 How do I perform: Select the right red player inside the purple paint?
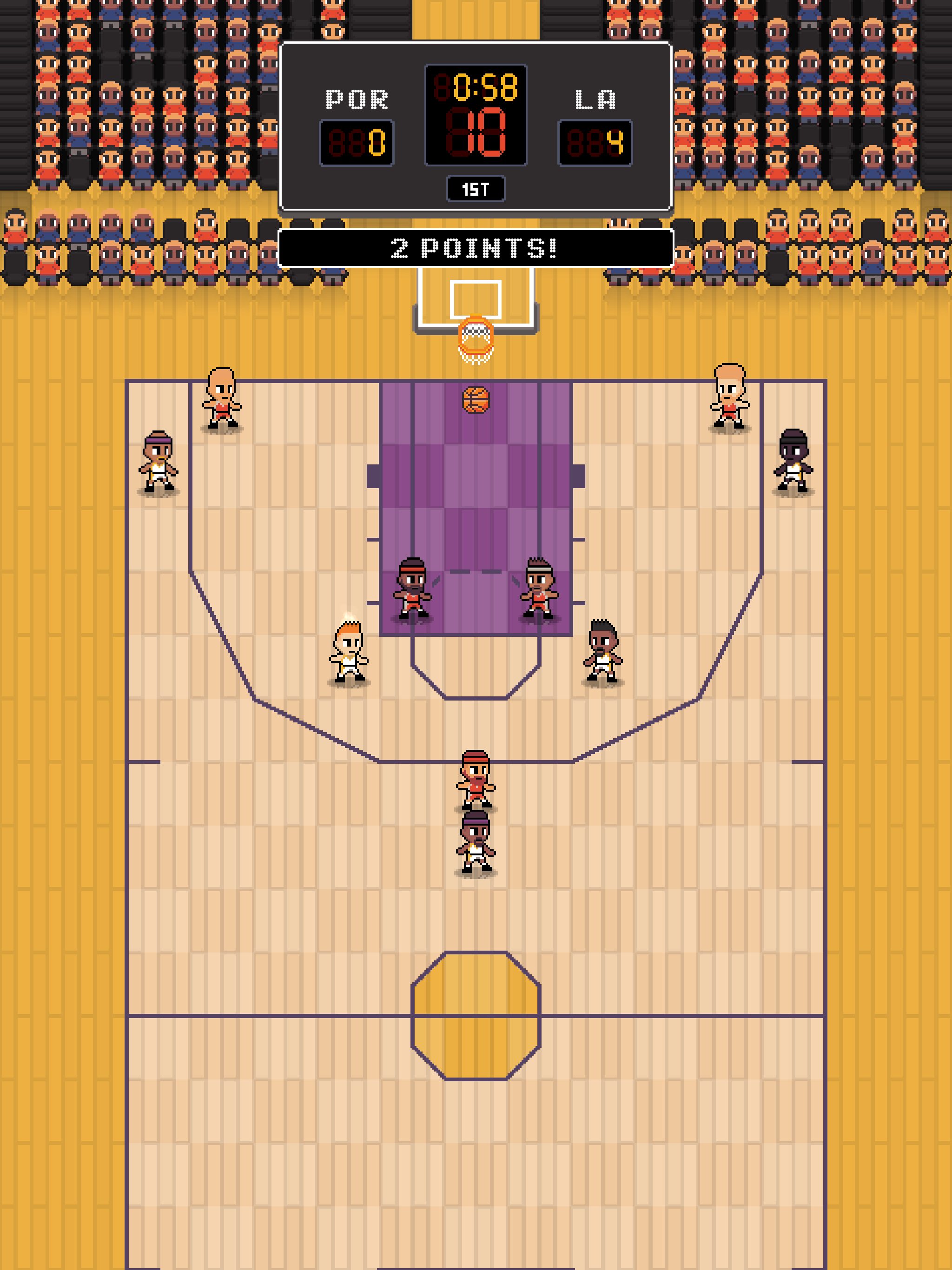pyautogui.click(x=539, y=589)
